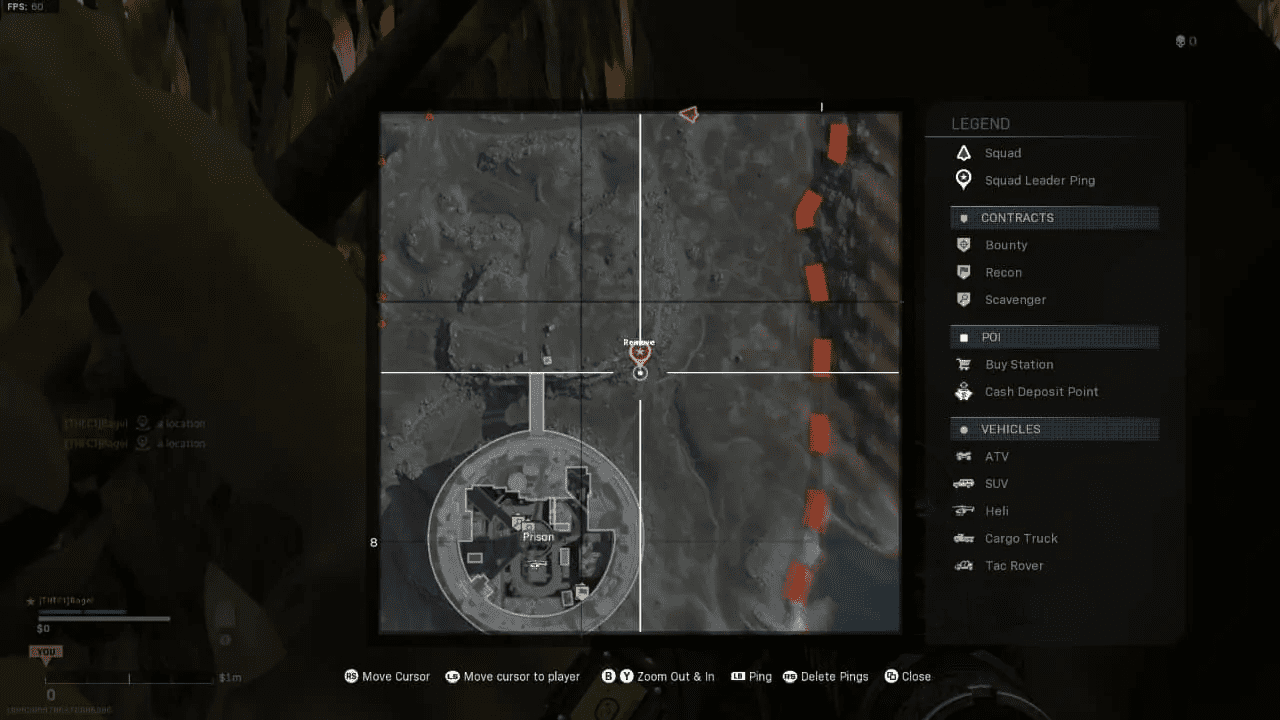The width and height of the screenshot is (1280, 720).
Task: Expand the VEHICLES section
Action: [1054, 428]
